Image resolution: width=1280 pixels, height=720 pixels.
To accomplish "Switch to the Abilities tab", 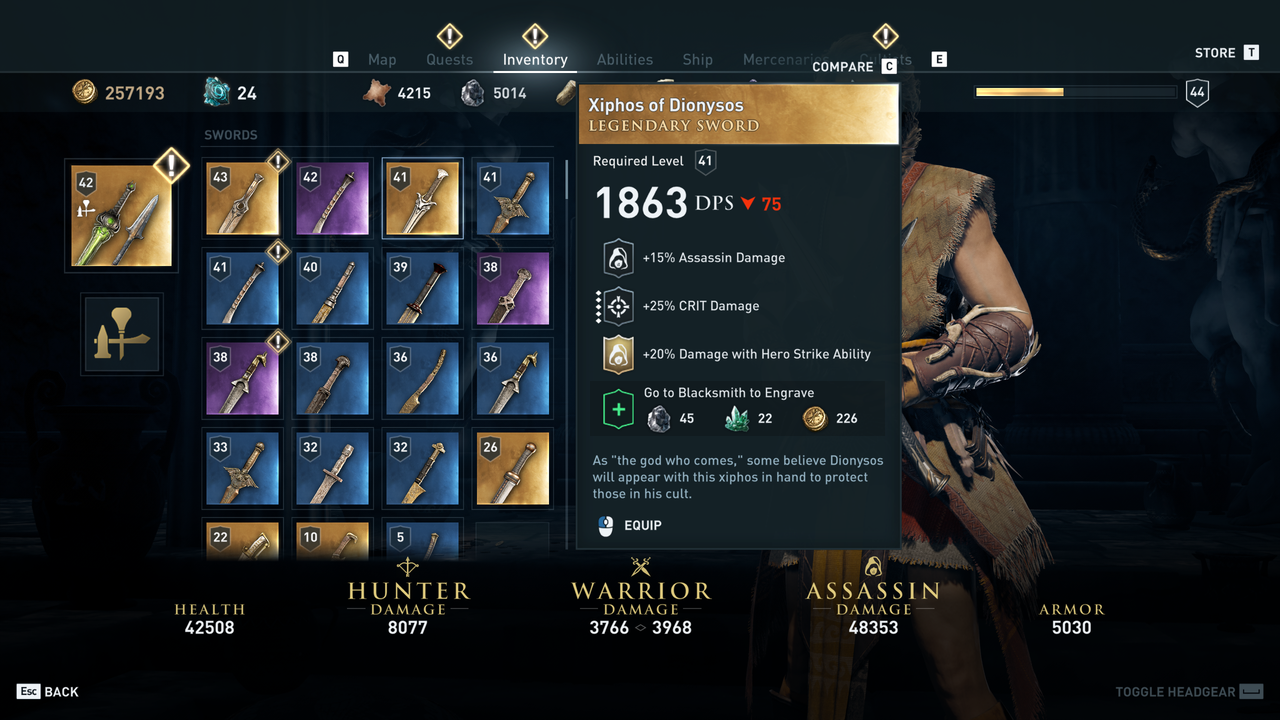I will tap(625, 59).
